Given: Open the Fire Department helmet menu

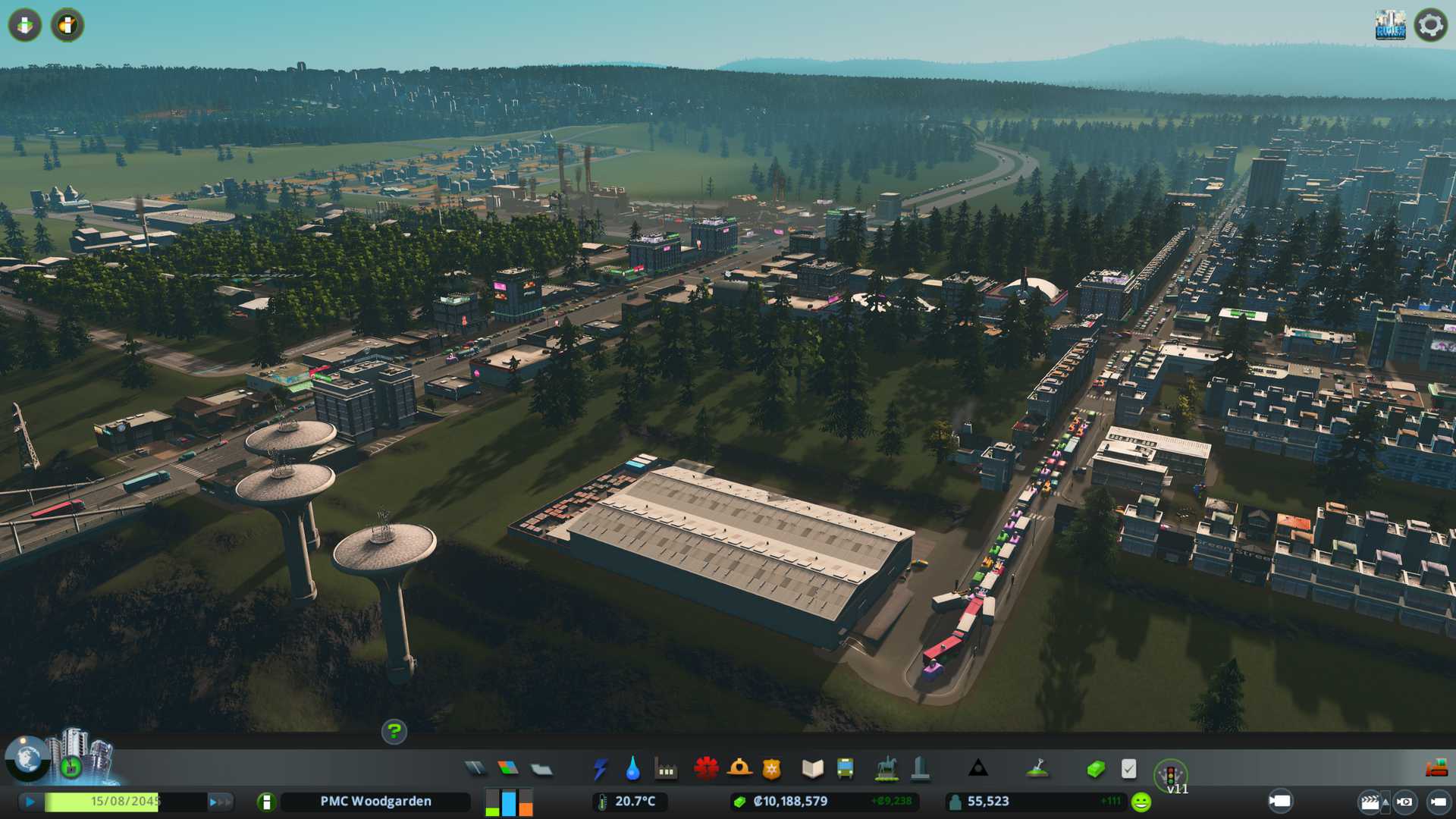Looking at the screenshot, I should [739, 769].
